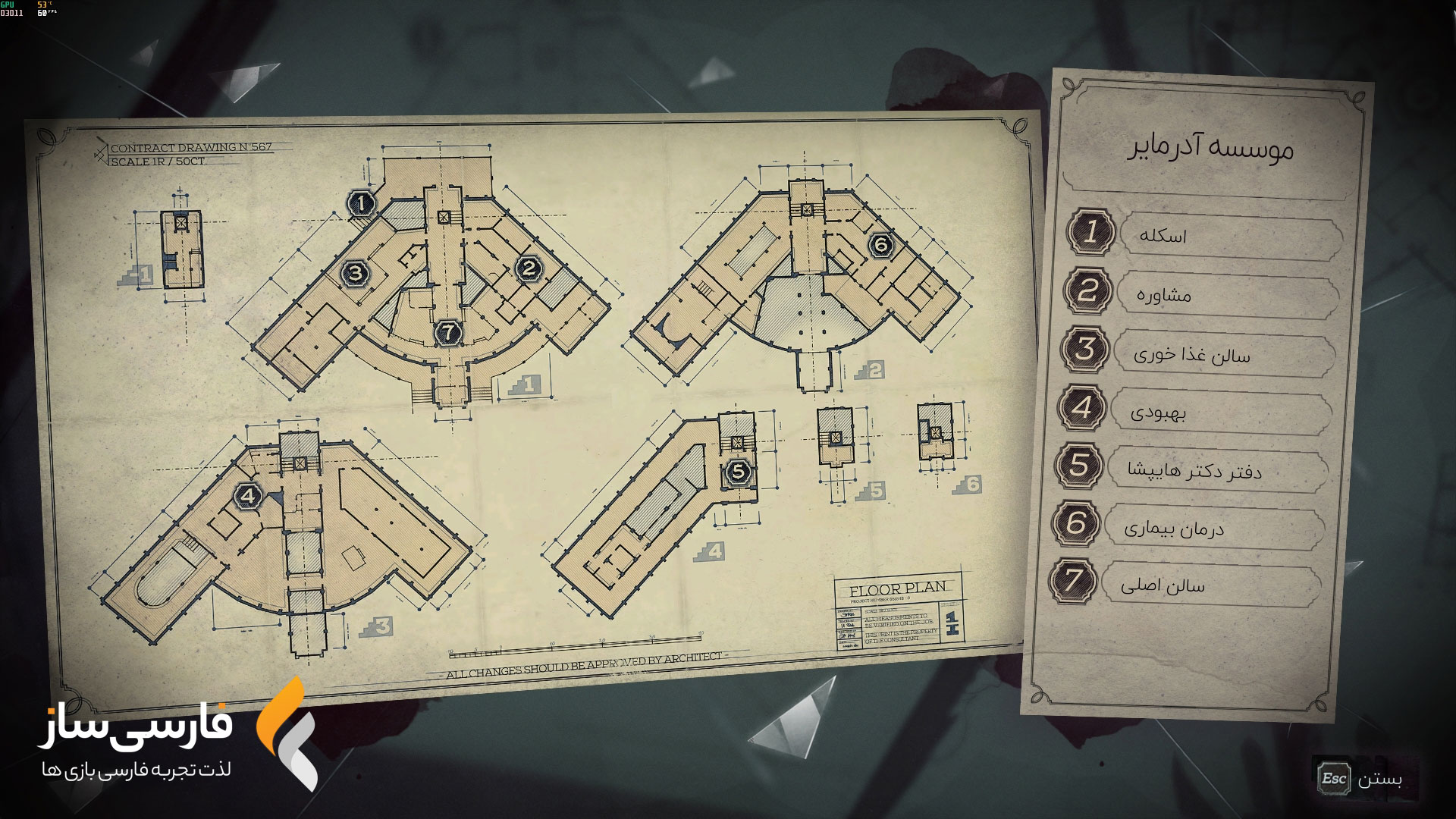This screenshot has height=819, width=1456.
Task: Choose map marker 4 on the floor plan
Action: pos(249,497)
